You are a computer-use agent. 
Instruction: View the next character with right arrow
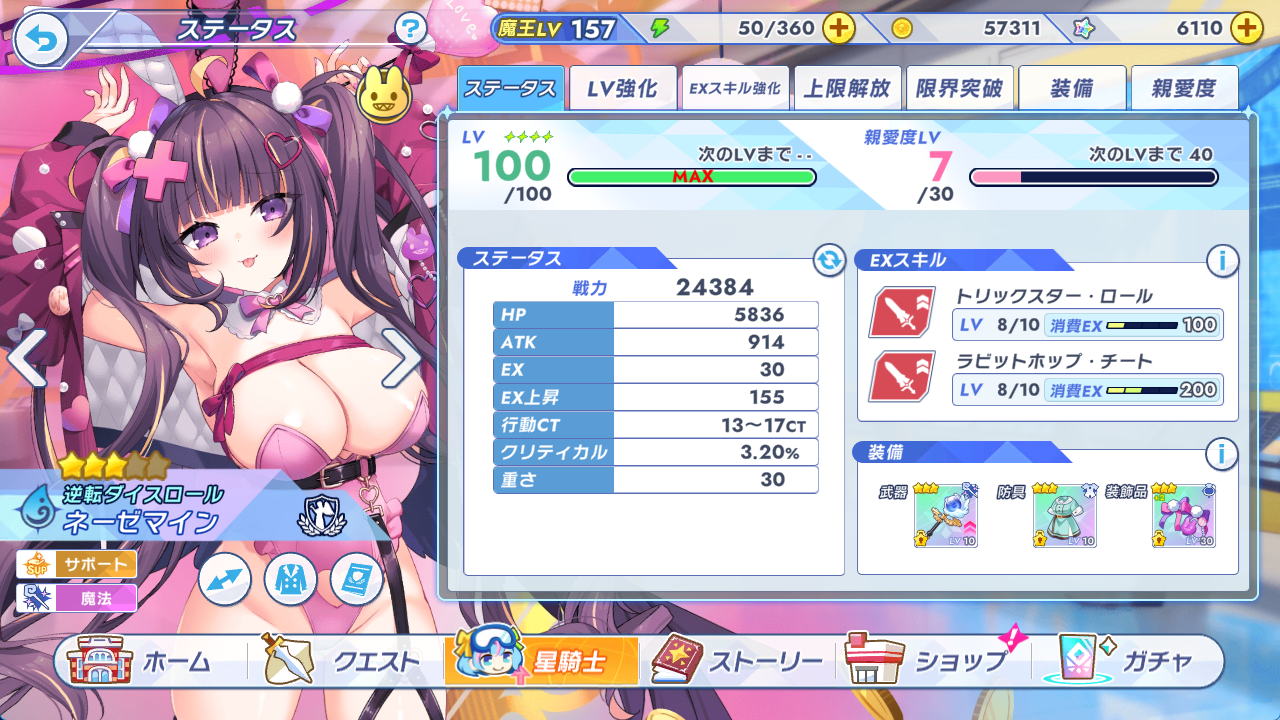point(401,357)
